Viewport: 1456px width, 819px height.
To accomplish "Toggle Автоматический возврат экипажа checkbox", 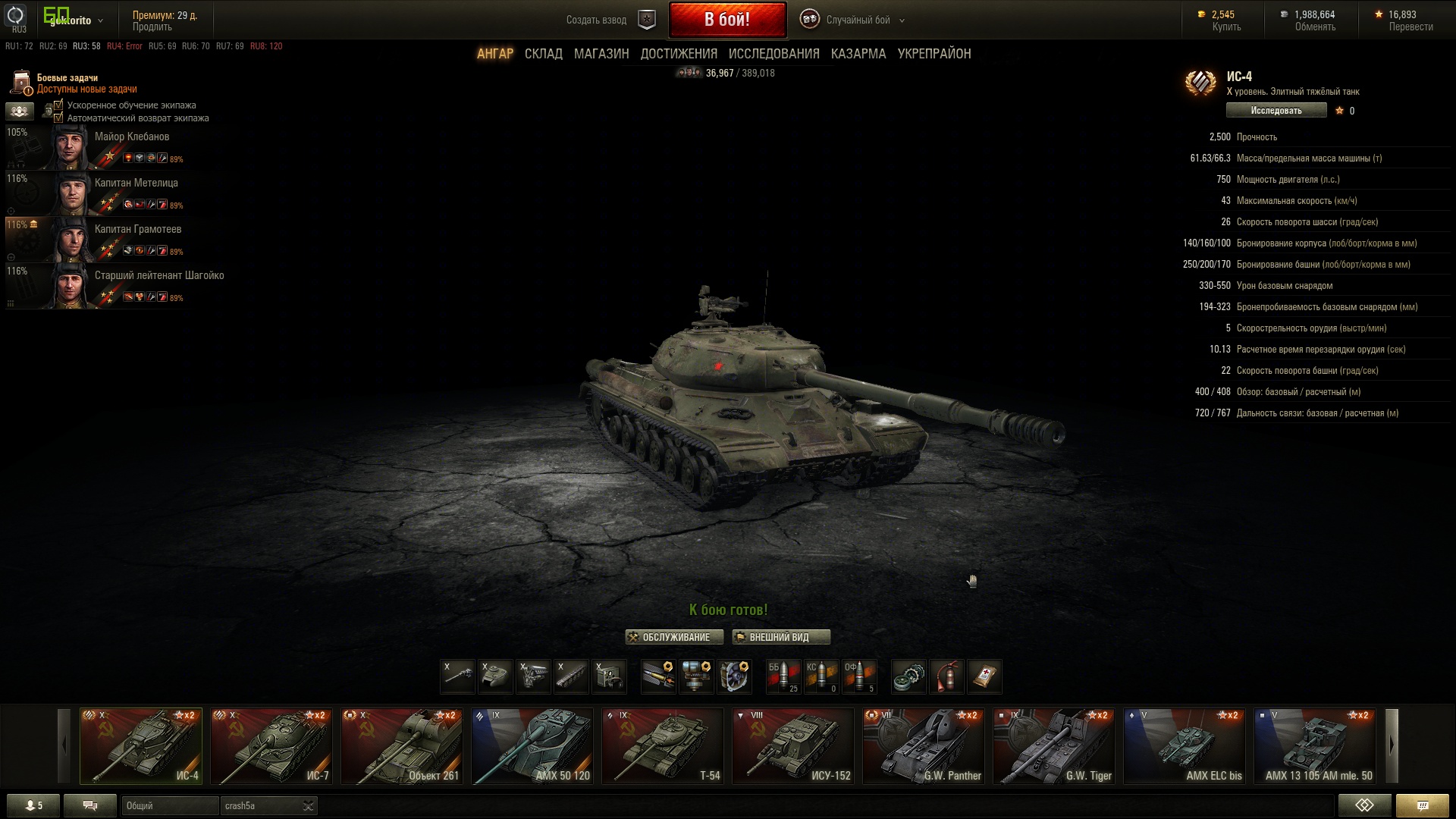I will [x=58, y=118].
